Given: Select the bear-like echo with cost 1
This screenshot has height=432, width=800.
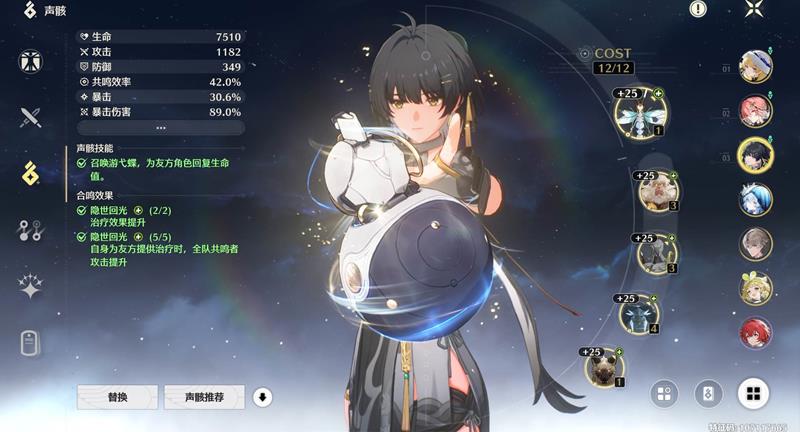Looking at the screenshot, I should [x=604, y=367].
